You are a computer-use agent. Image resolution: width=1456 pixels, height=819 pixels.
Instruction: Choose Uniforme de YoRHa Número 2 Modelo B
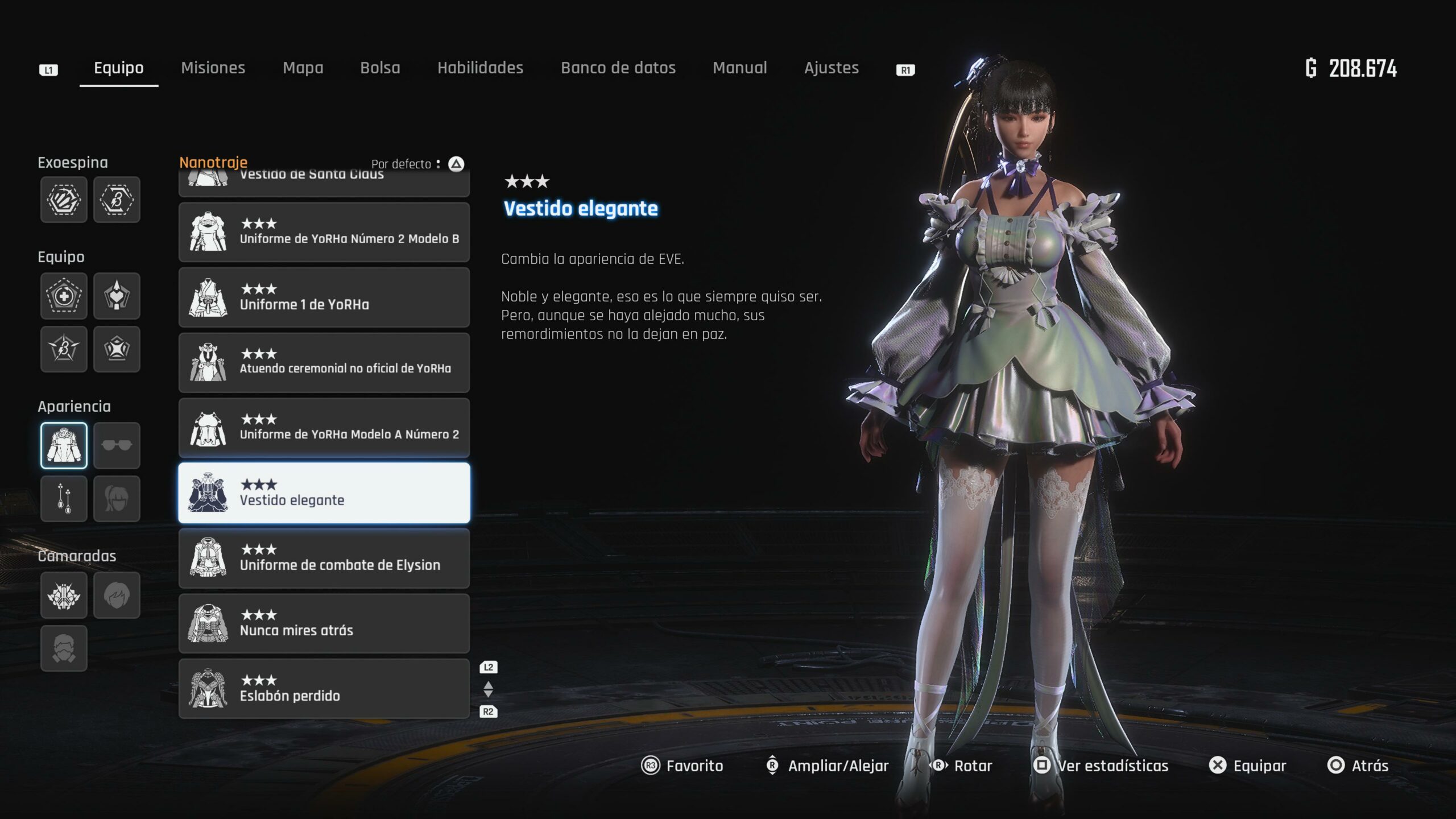324,232
